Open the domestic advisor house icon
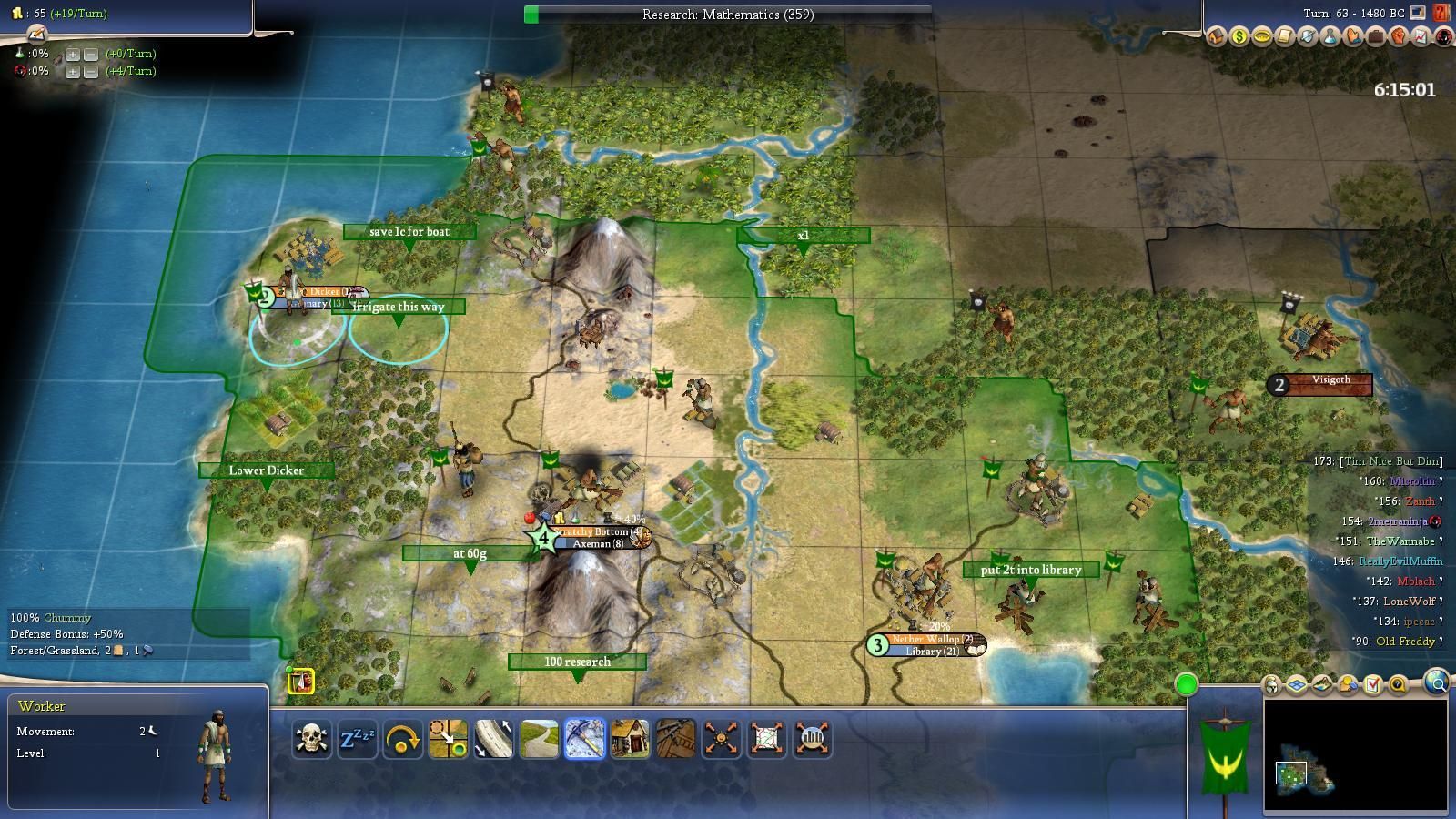Viewport: 1456px width, 819px height. [1216, 37]
